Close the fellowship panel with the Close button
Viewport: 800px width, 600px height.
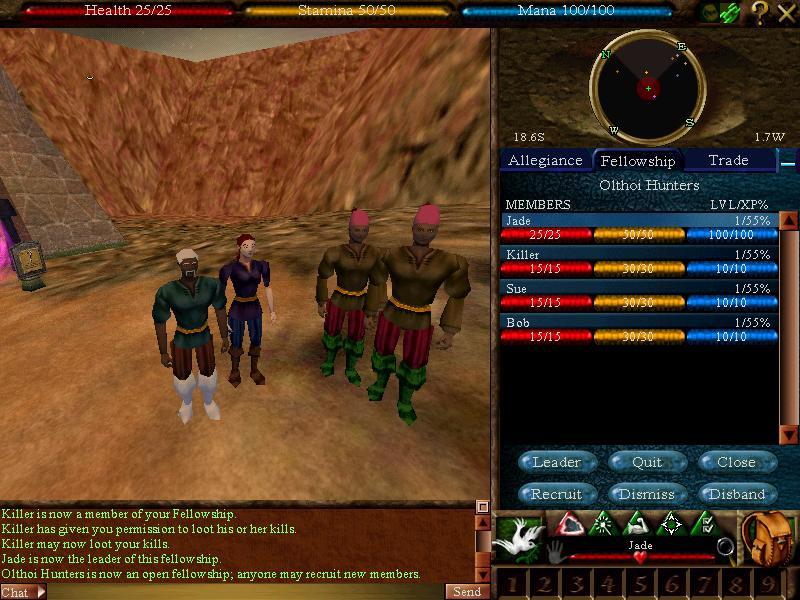click(x=735, y=462)
